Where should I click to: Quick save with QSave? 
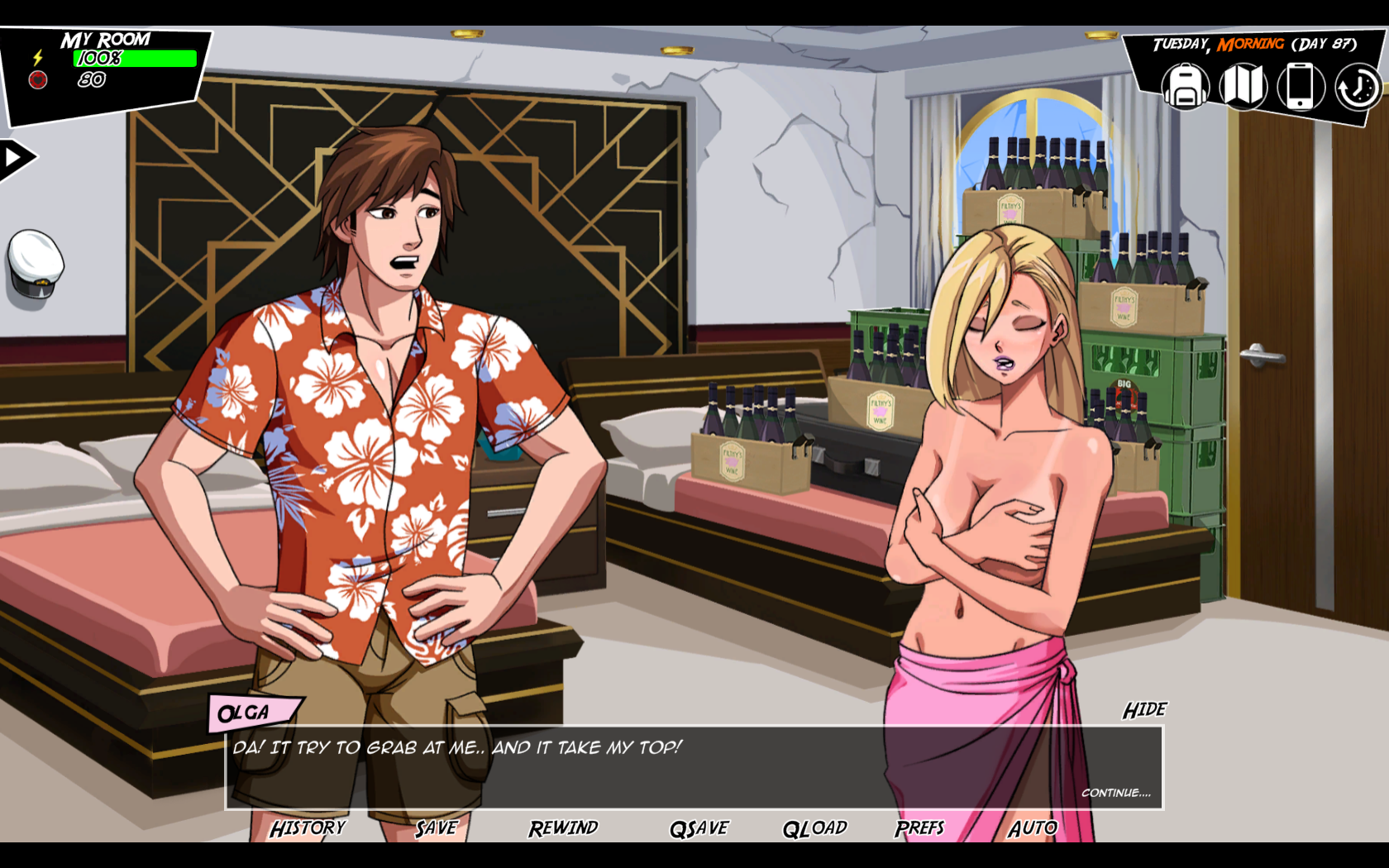pyautogui.click(x=699, y=827)
